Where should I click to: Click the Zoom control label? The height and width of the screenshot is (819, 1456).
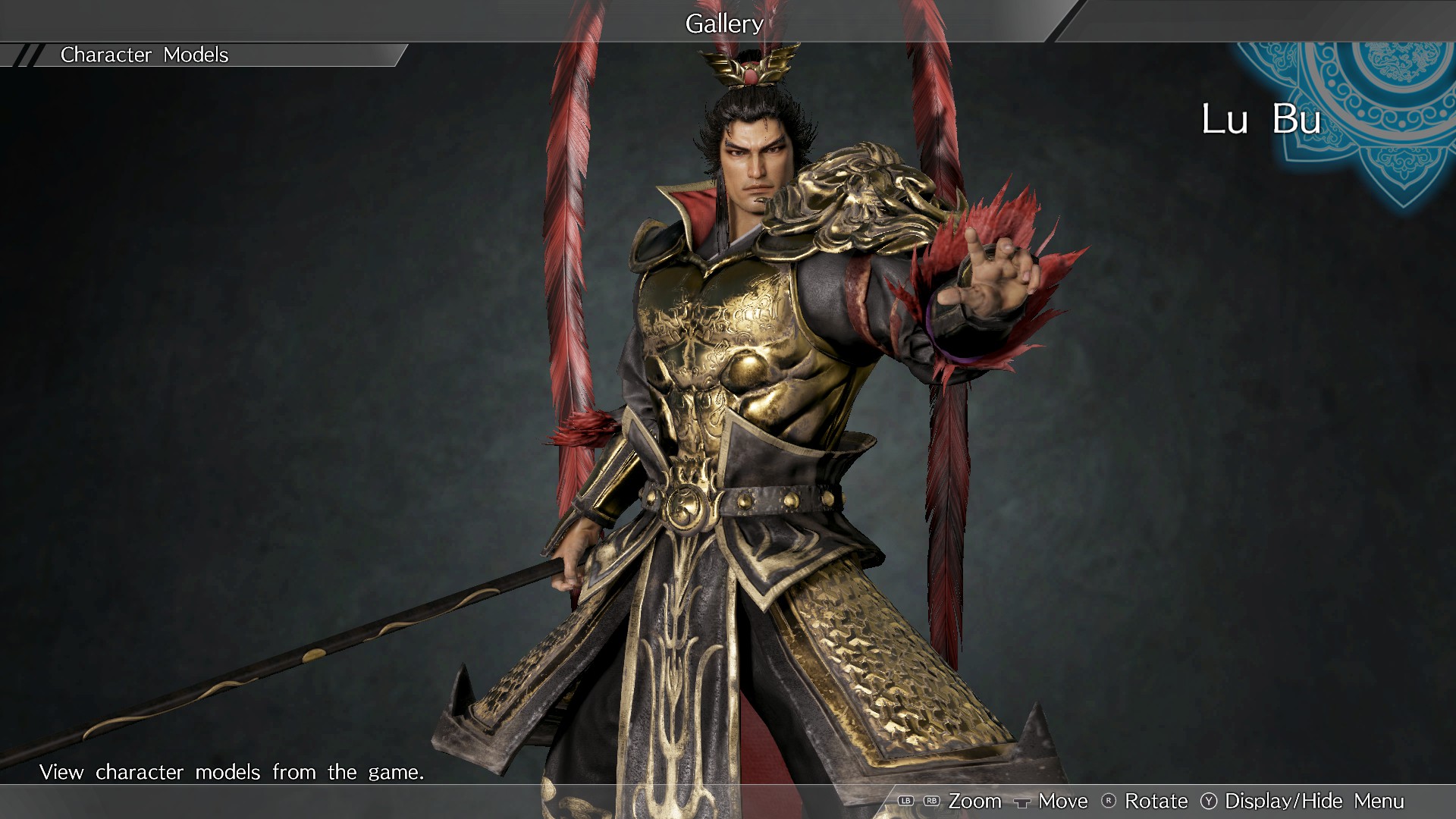coord(976,801)
